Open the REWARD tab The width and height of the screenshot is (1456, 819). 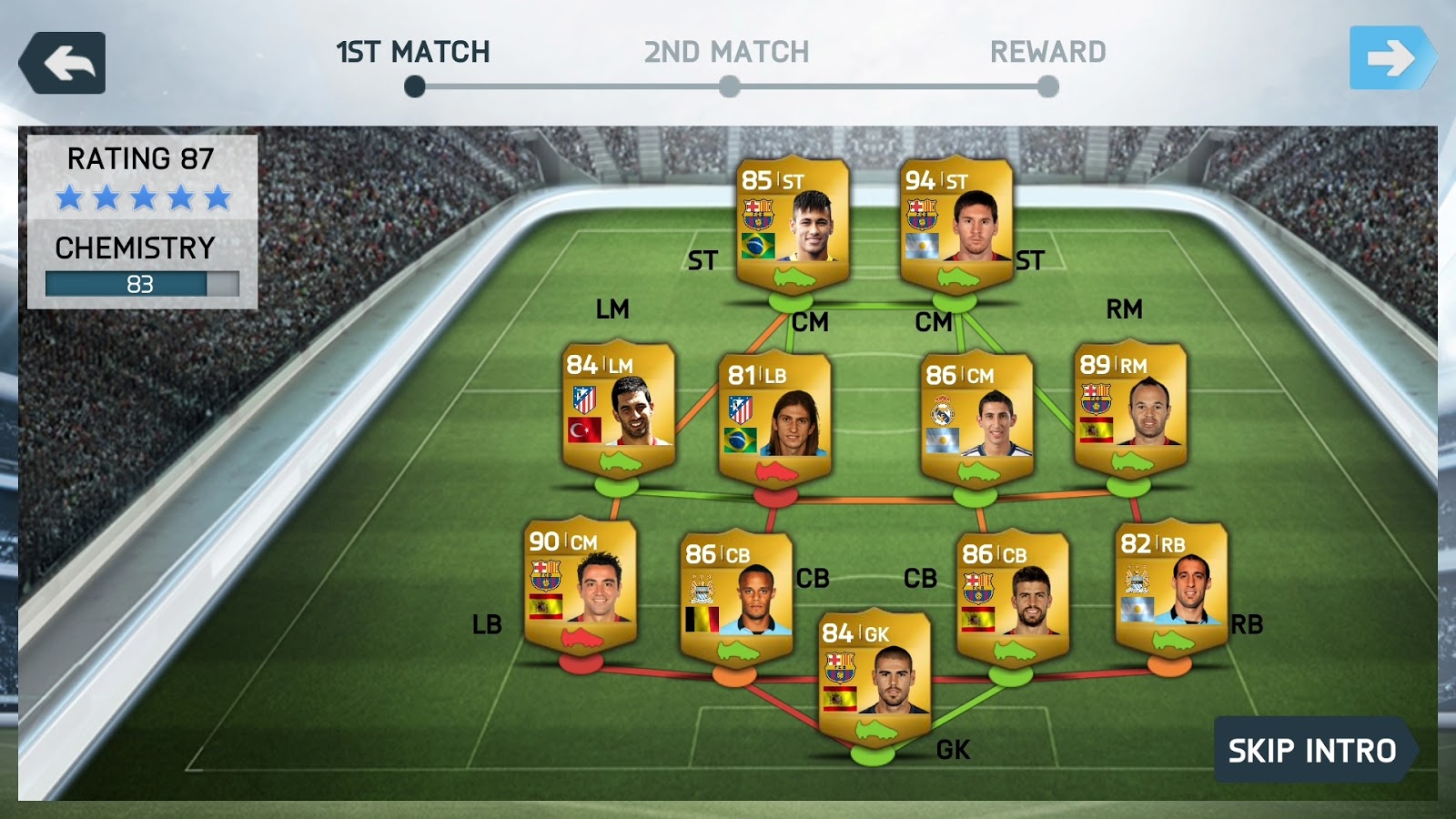click(x=1045, y=53)
